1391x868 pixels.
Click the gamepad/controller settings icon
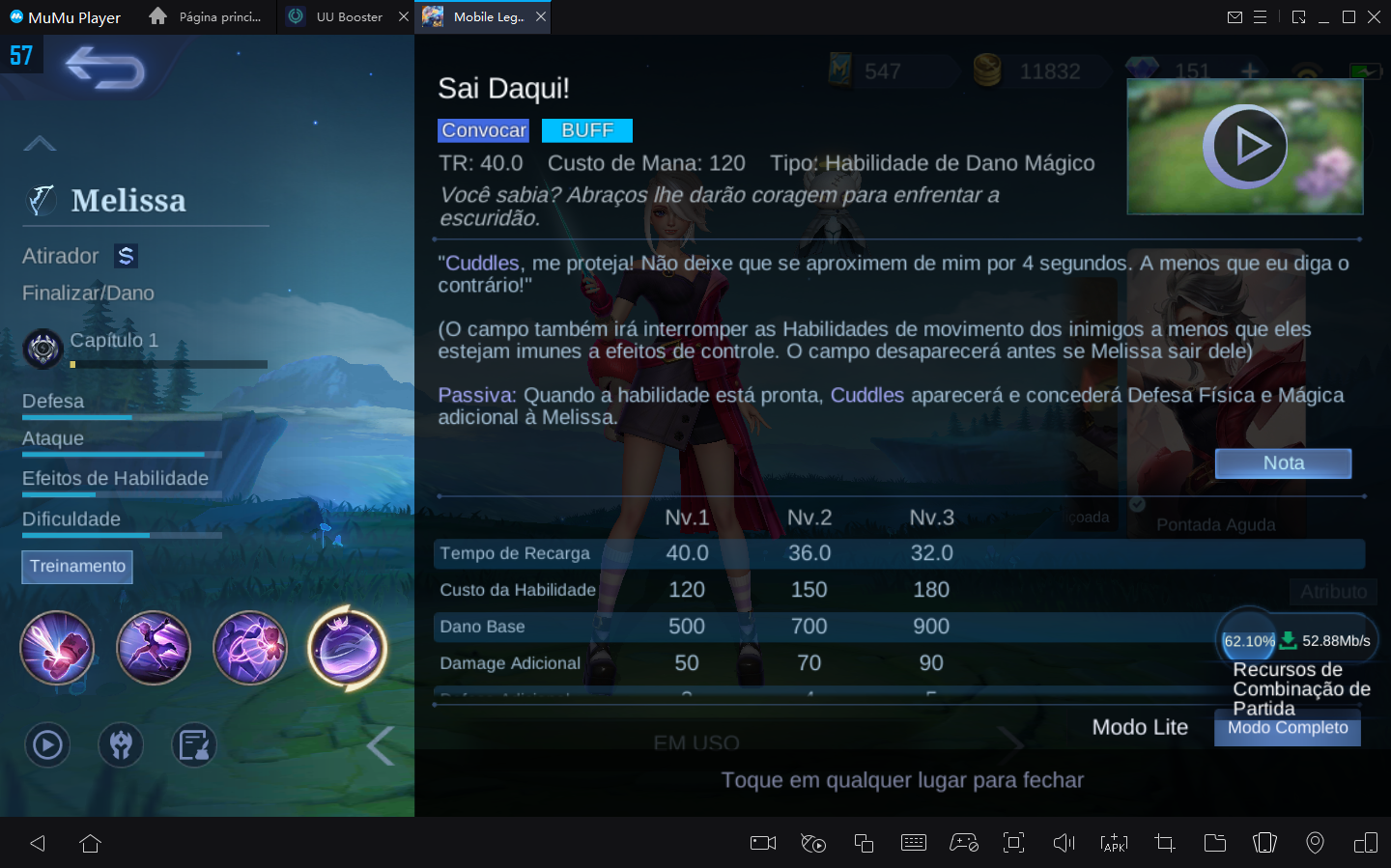point(963,843)
